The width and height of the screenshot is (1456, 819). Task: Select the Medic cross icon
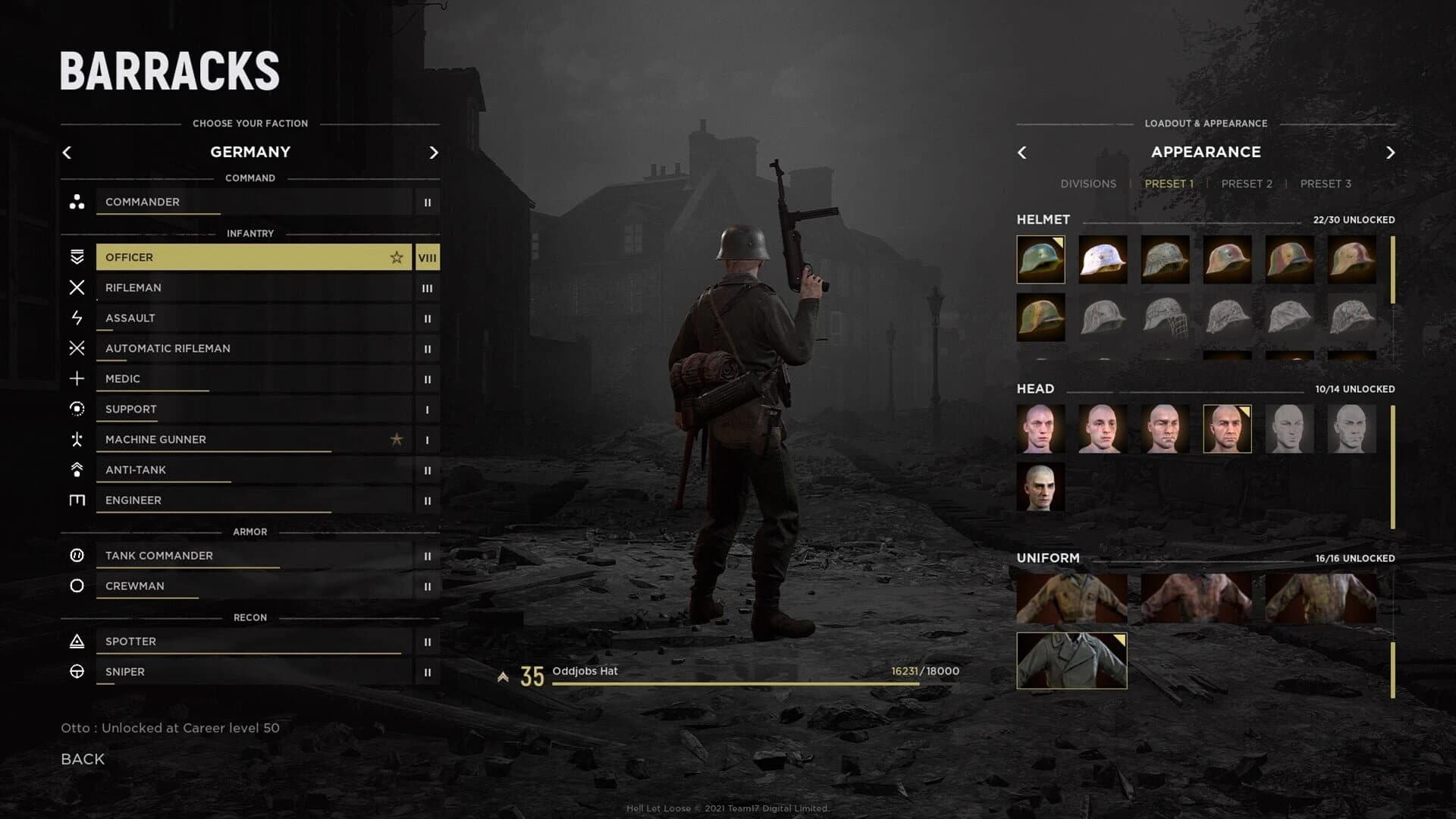pyautogui.click(x=77, y=378)
